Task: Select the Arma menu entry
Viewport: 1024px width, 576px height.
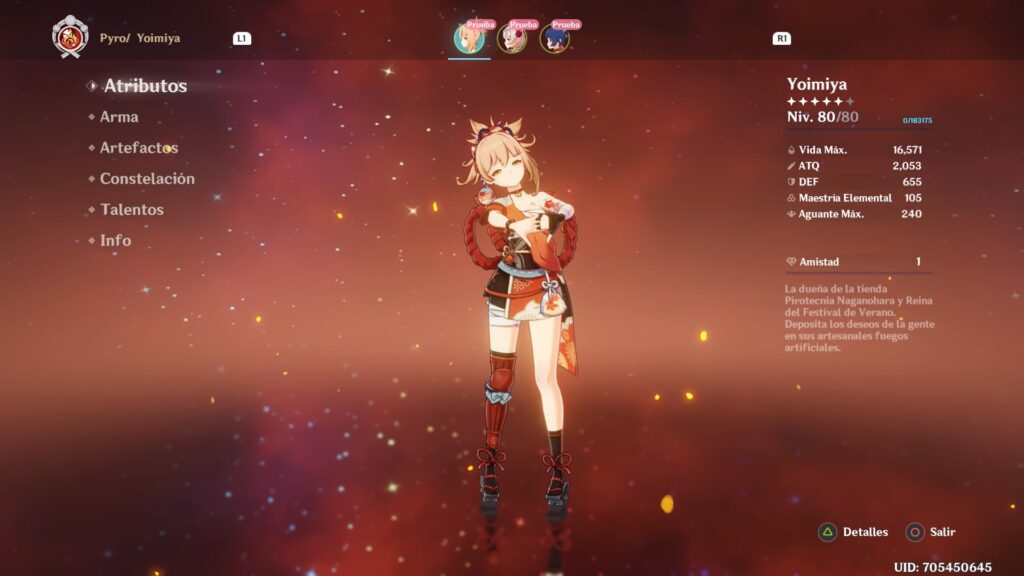Action: coord(119,117)
